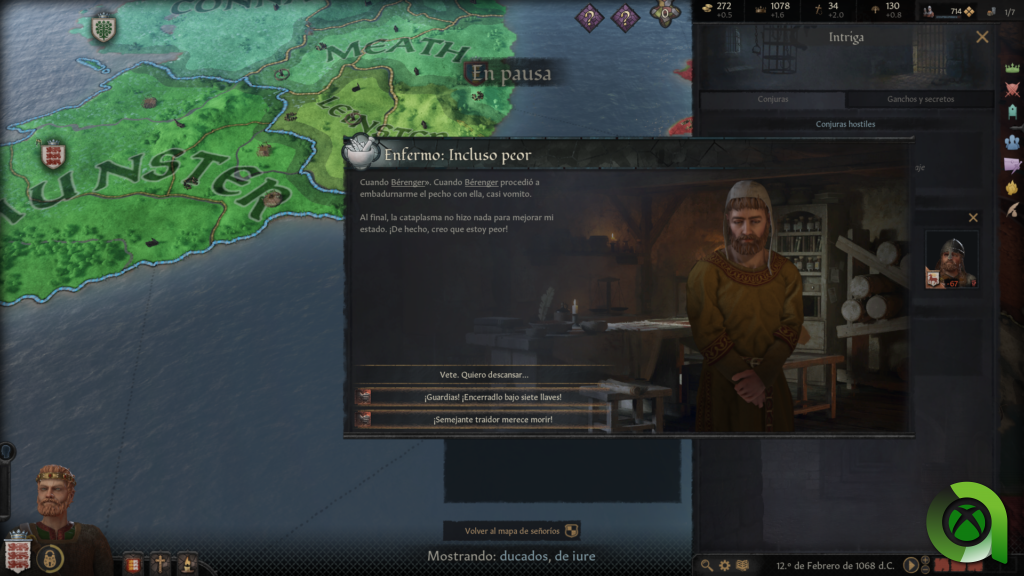Screen dimensions: 1024x576
Task: Open the blue council figures menu
Action: (x=1012, y=141)
